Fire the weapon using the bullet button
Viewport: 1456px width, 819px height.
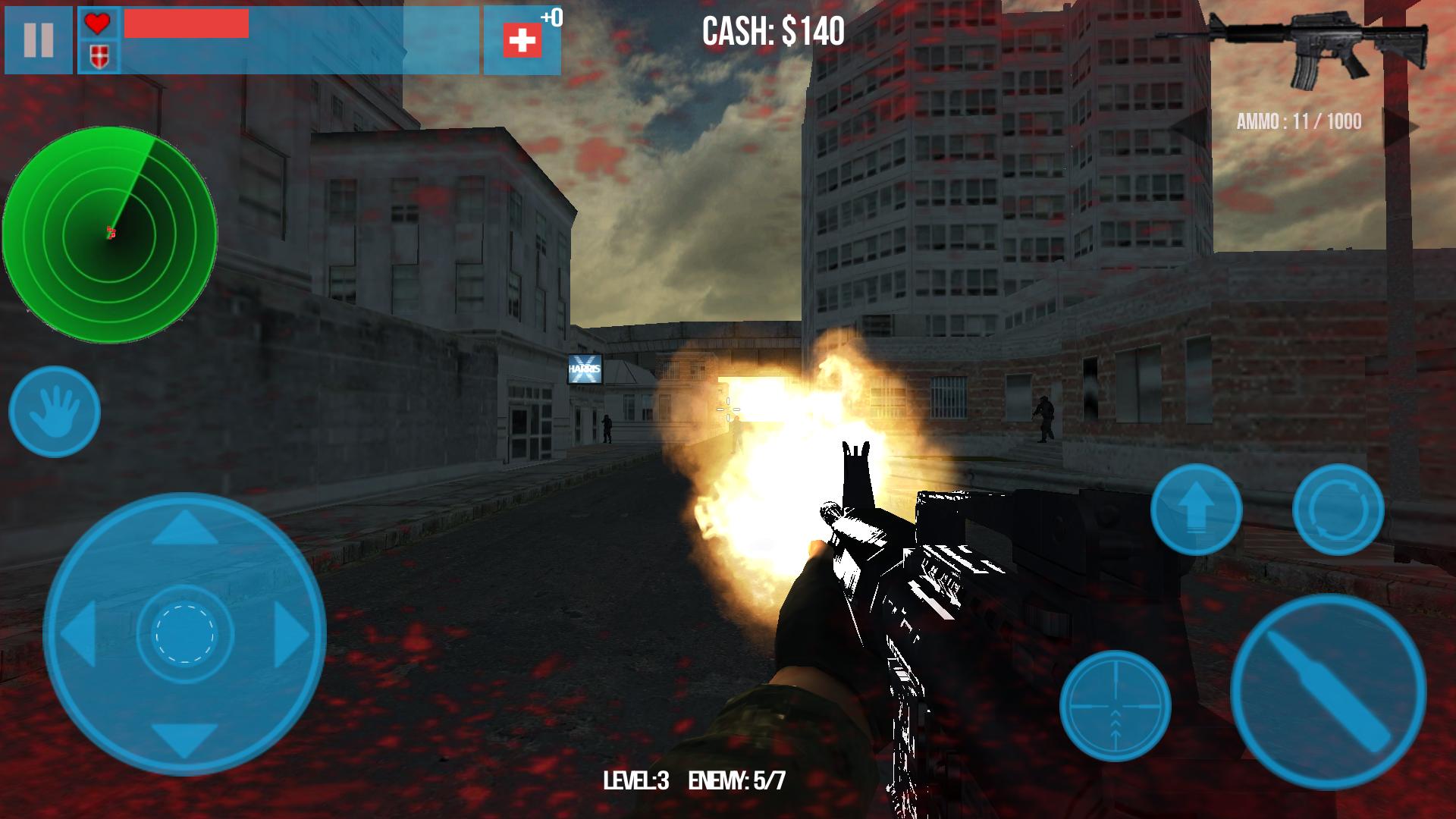tap(1329, 692)
